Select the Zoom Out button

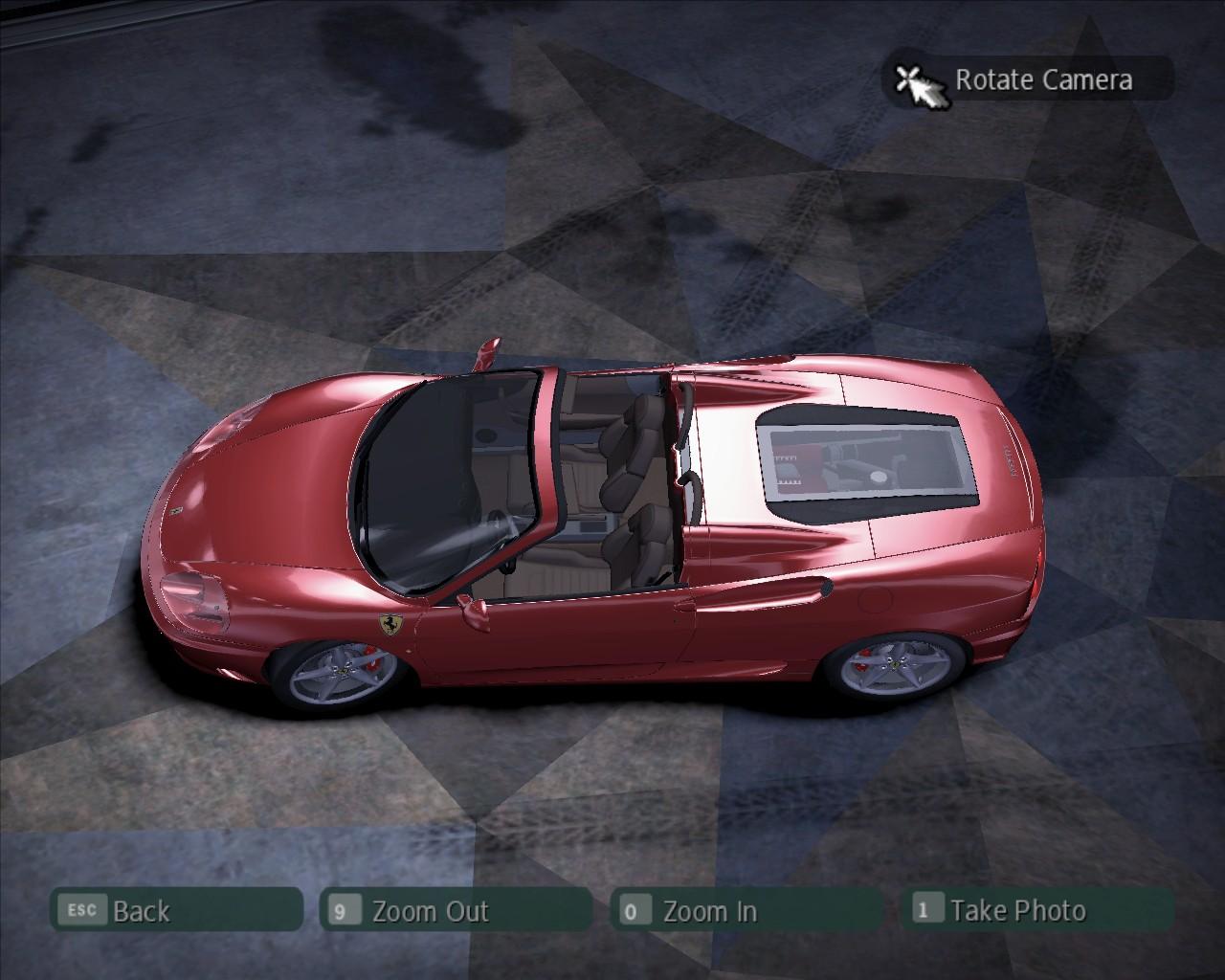coord(456,910)
